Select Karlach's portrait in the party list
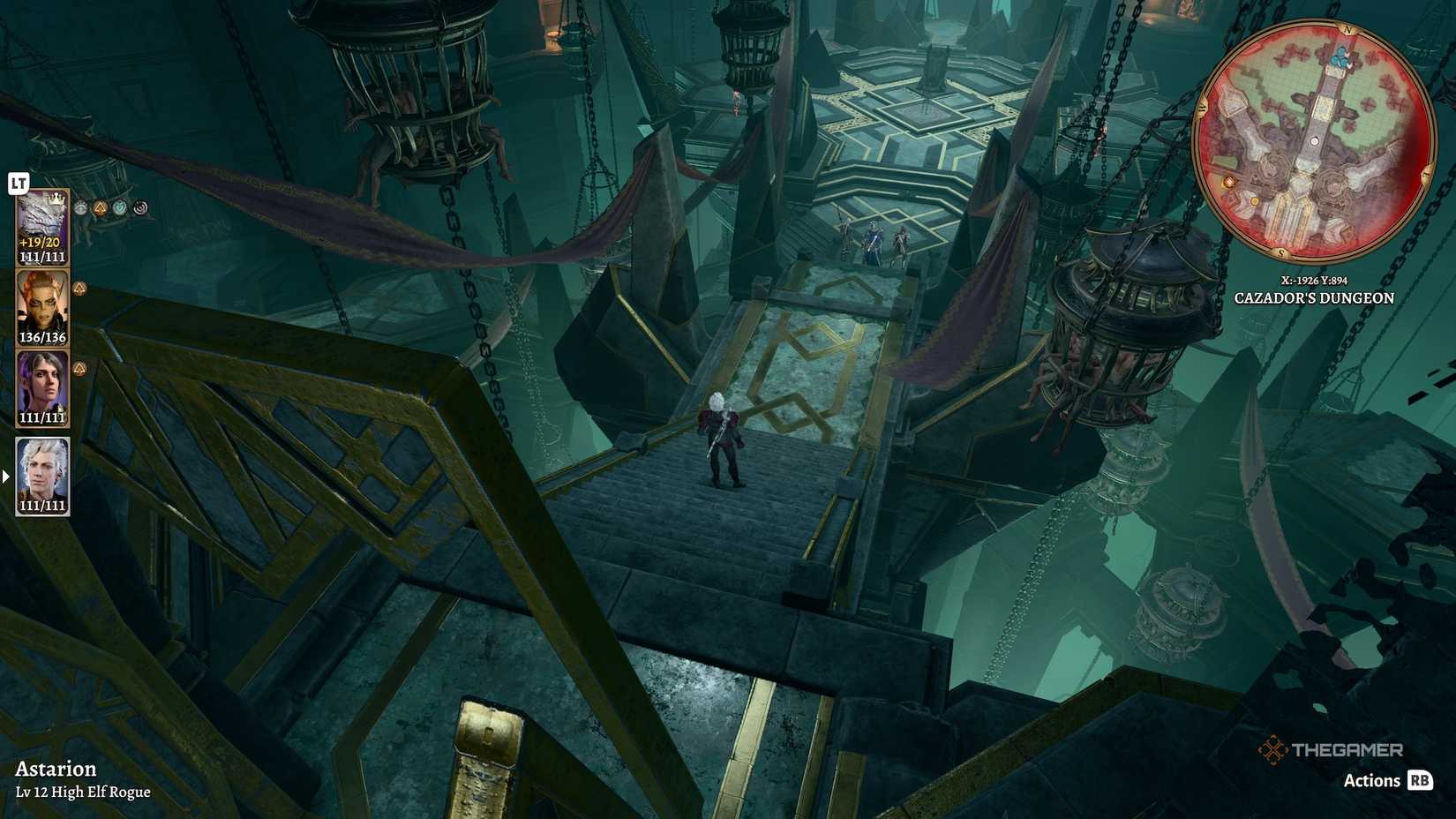 [42, 304]
